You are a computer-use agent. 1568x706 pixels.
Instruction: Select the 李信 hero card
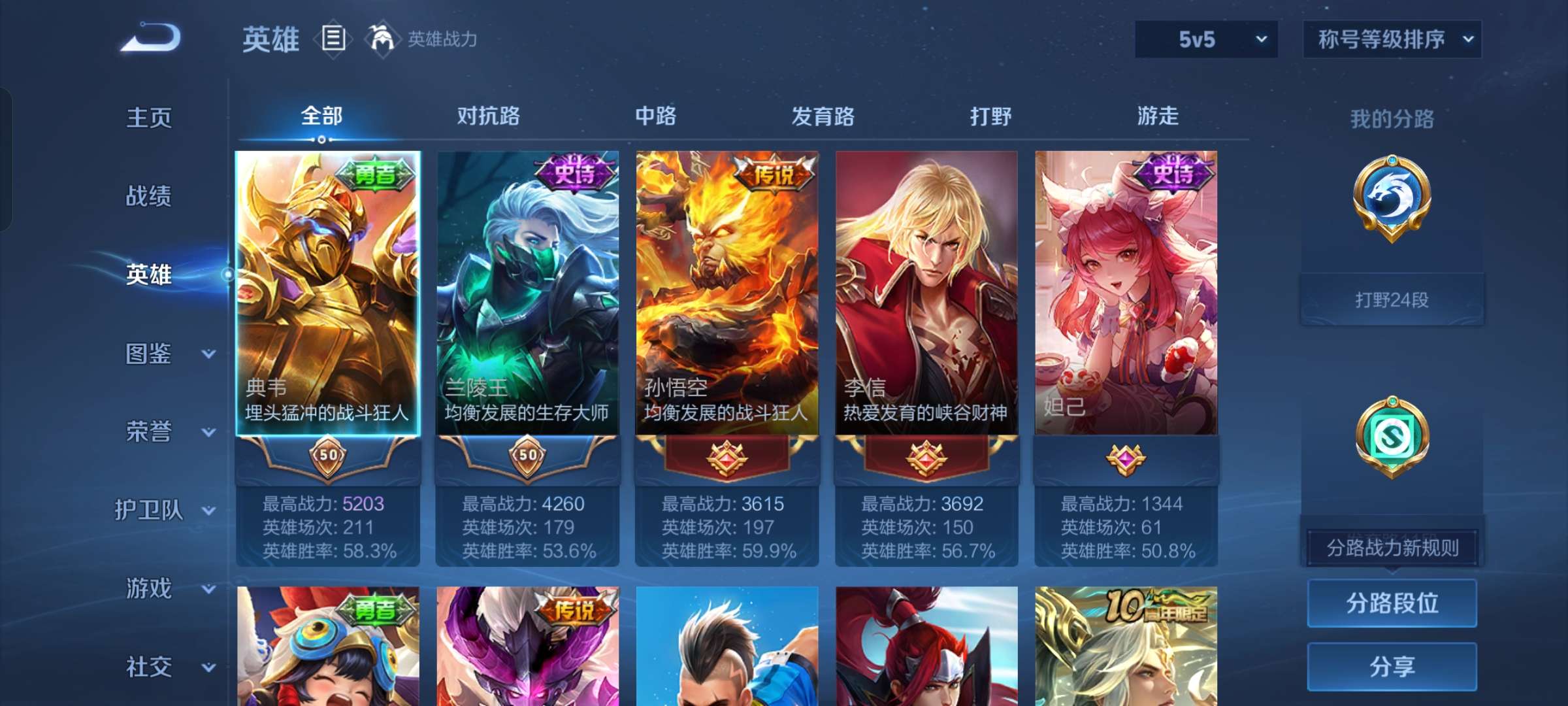click(927, 294)
